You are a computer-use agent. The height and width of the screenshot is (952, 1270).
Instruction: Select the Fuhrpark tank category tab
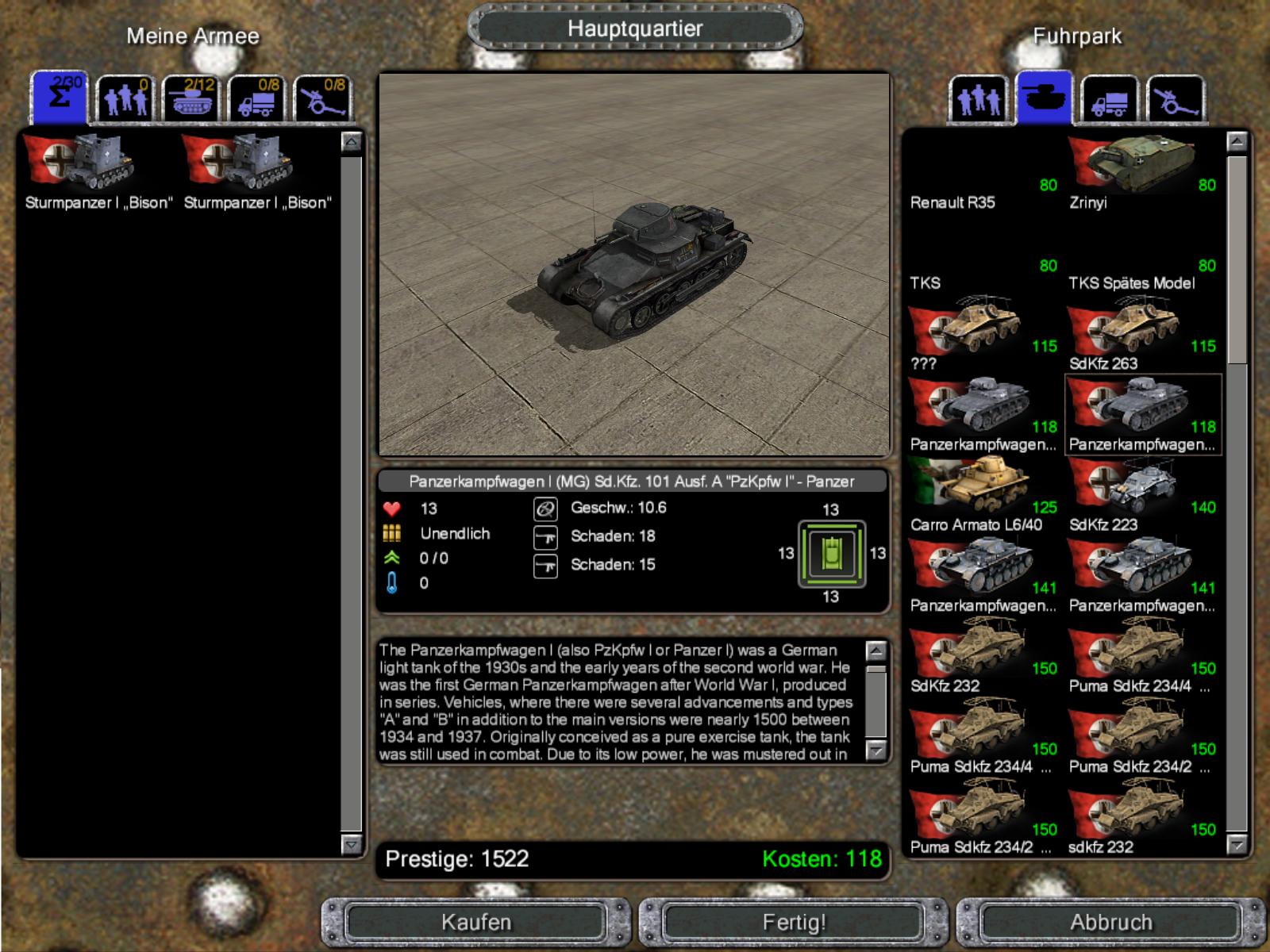(x=1044, y=98)
